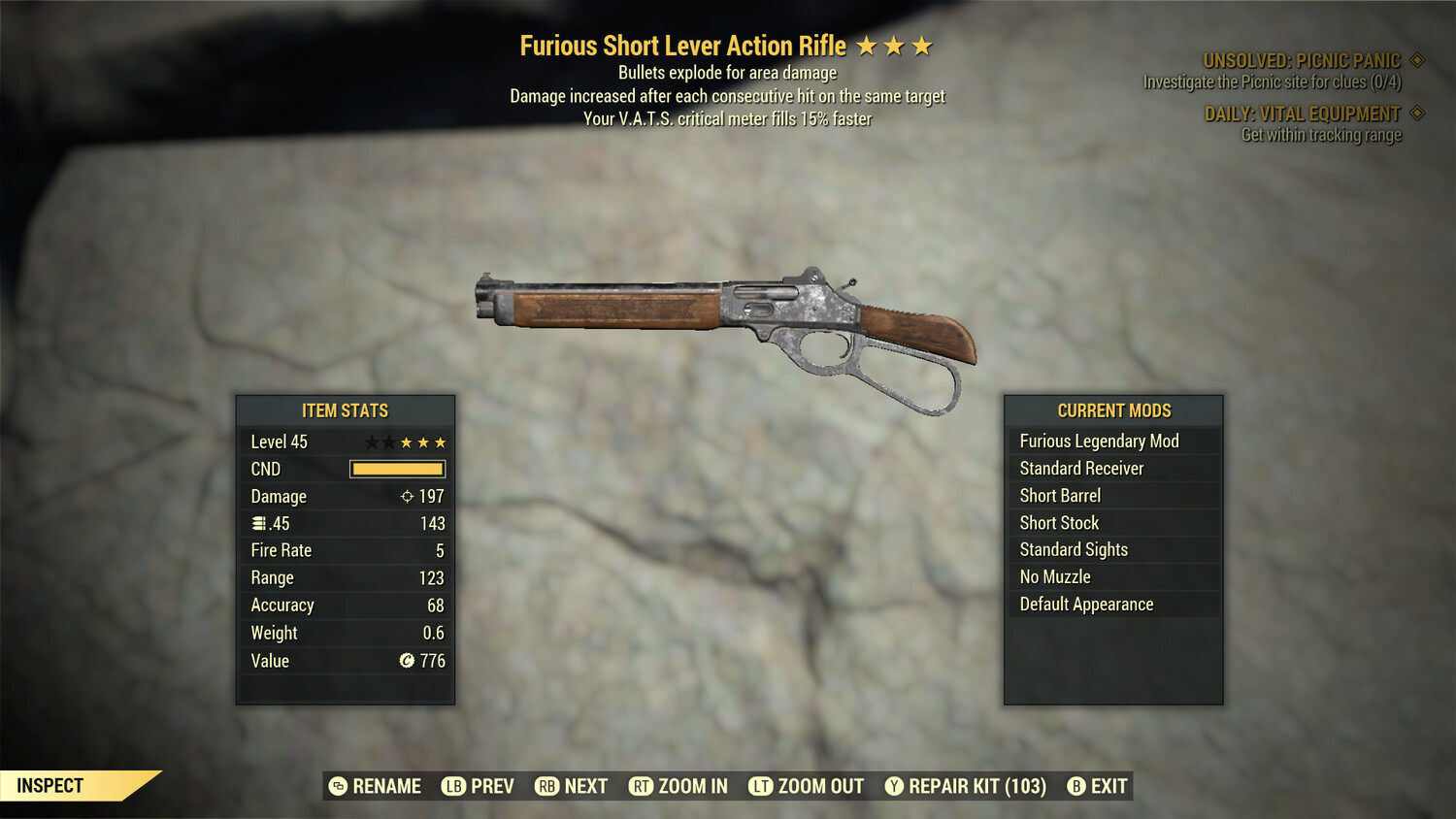
Task: Switch to the INSPECT view banner
Action: tap(49, 785)
